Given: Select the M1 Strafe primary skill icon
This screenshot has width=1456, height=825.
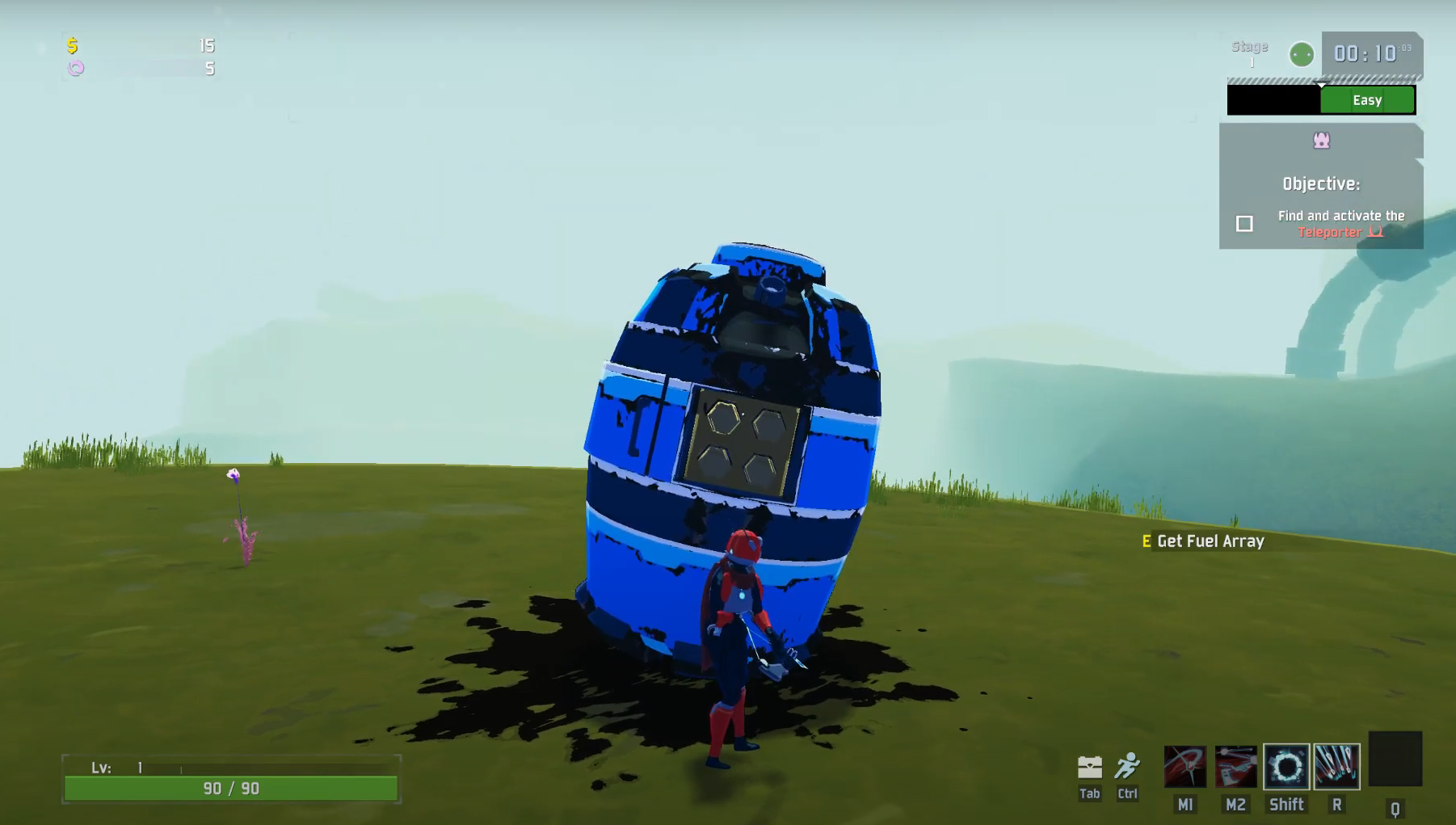Looking at the screenshot, I should 1185,768.
